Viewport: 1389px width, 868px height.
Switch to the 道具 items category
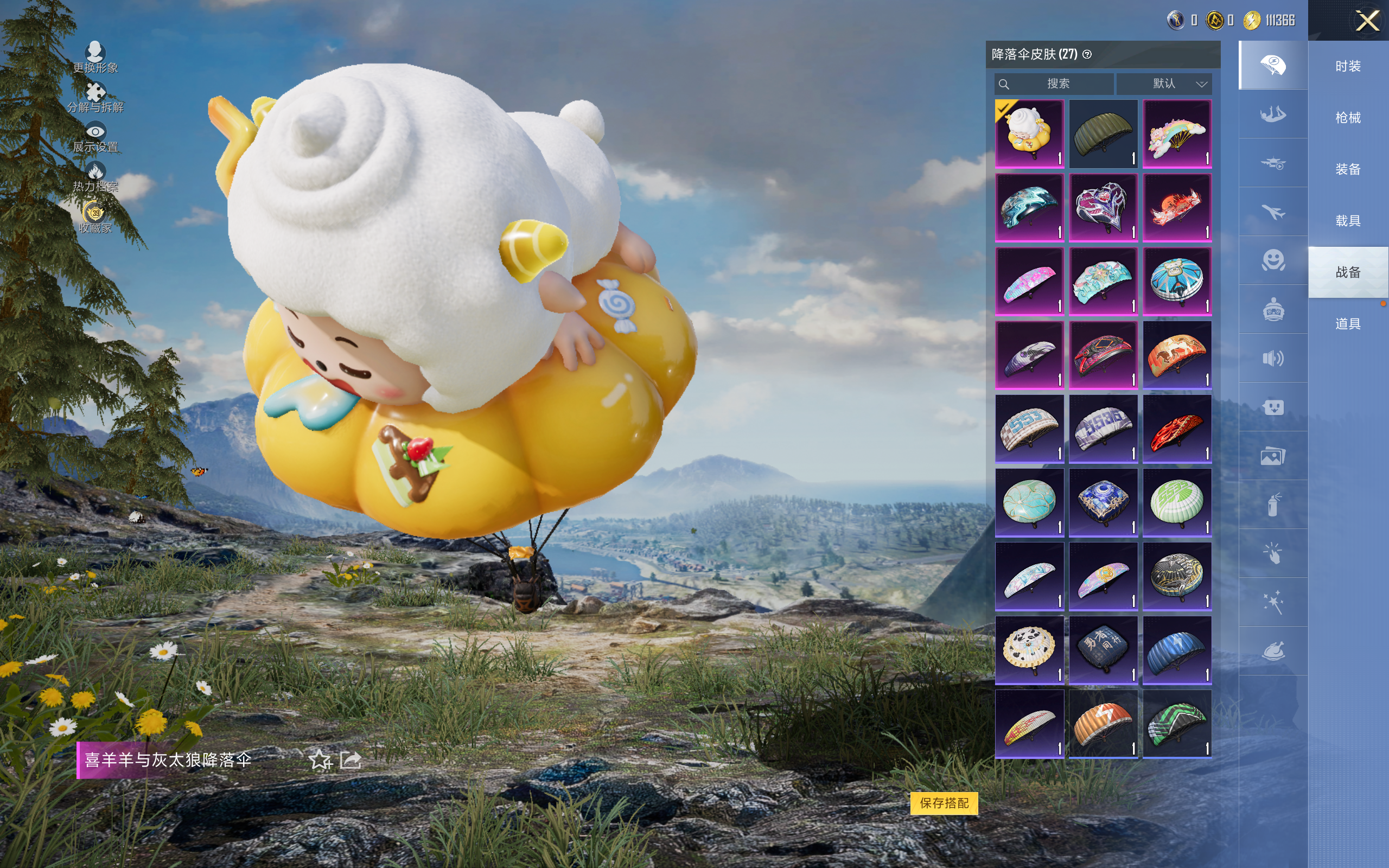[x=1348, y=324]
